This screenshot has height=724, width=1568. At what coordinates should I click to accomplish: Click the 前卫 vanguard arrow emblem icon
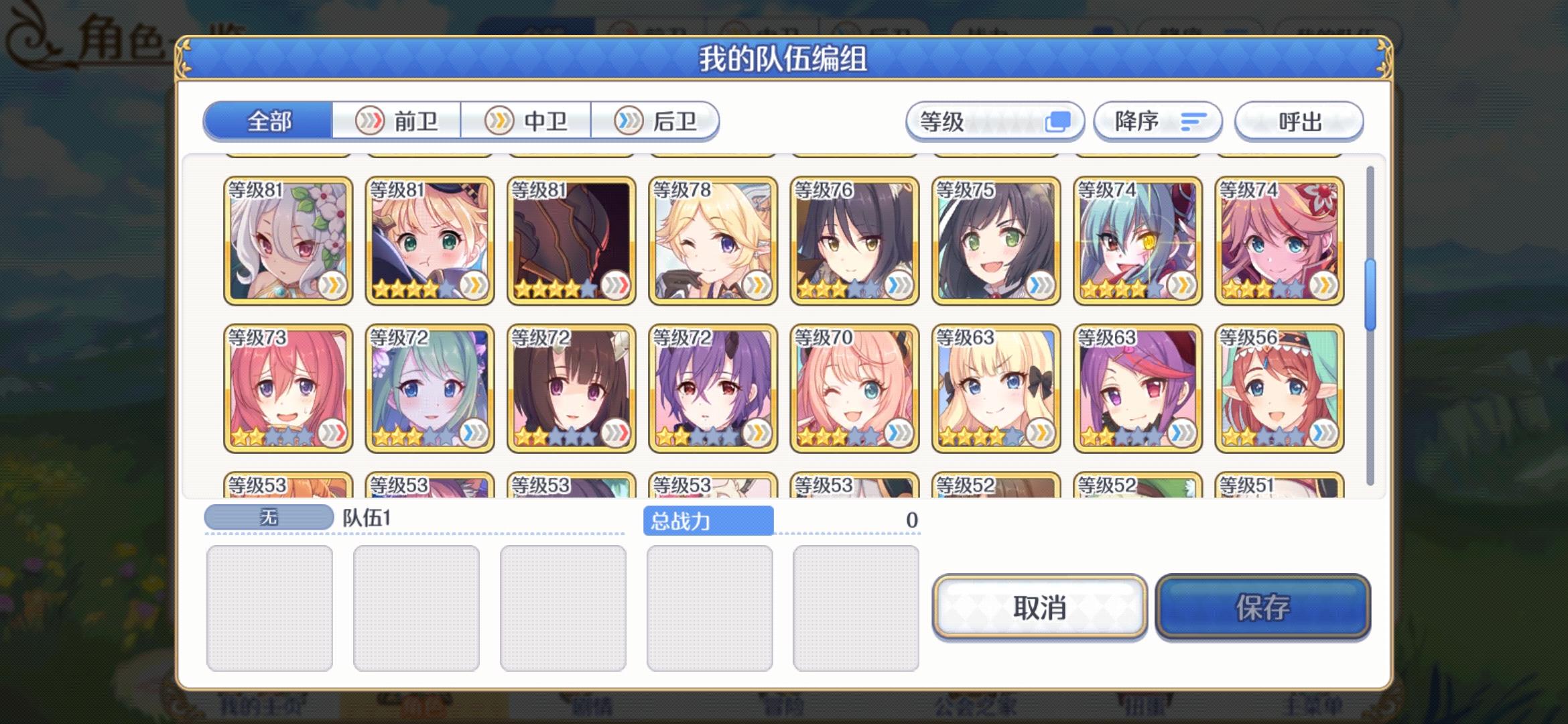click(371, 121)
